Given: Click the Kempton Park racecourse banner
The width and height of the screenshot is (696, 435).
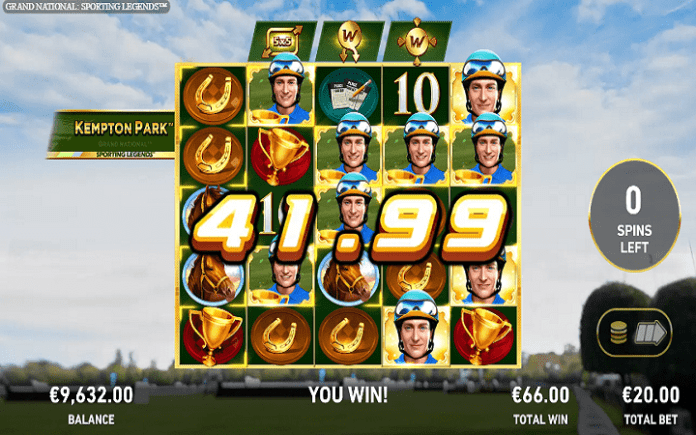Looking at the screenshot, I should 113,135.
